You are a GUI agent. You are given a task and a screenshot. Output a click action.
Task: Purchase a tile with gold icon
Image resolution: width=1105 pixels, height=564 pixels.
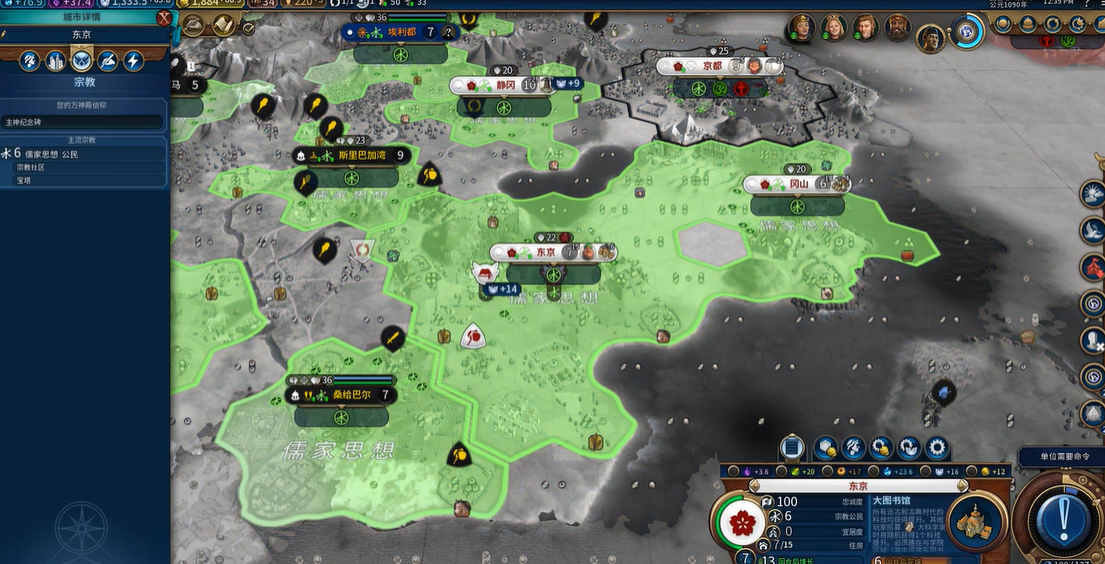pyautogui.click(x=826, y=448)
